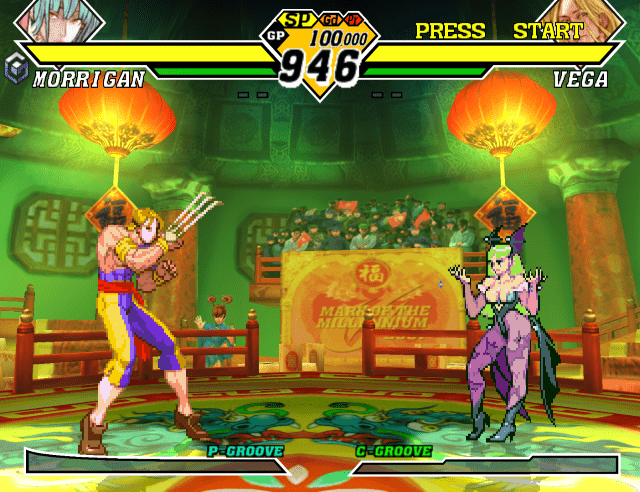Select the blonde character portrait above VEGA

pyautogui.click(x=575, y=20)
